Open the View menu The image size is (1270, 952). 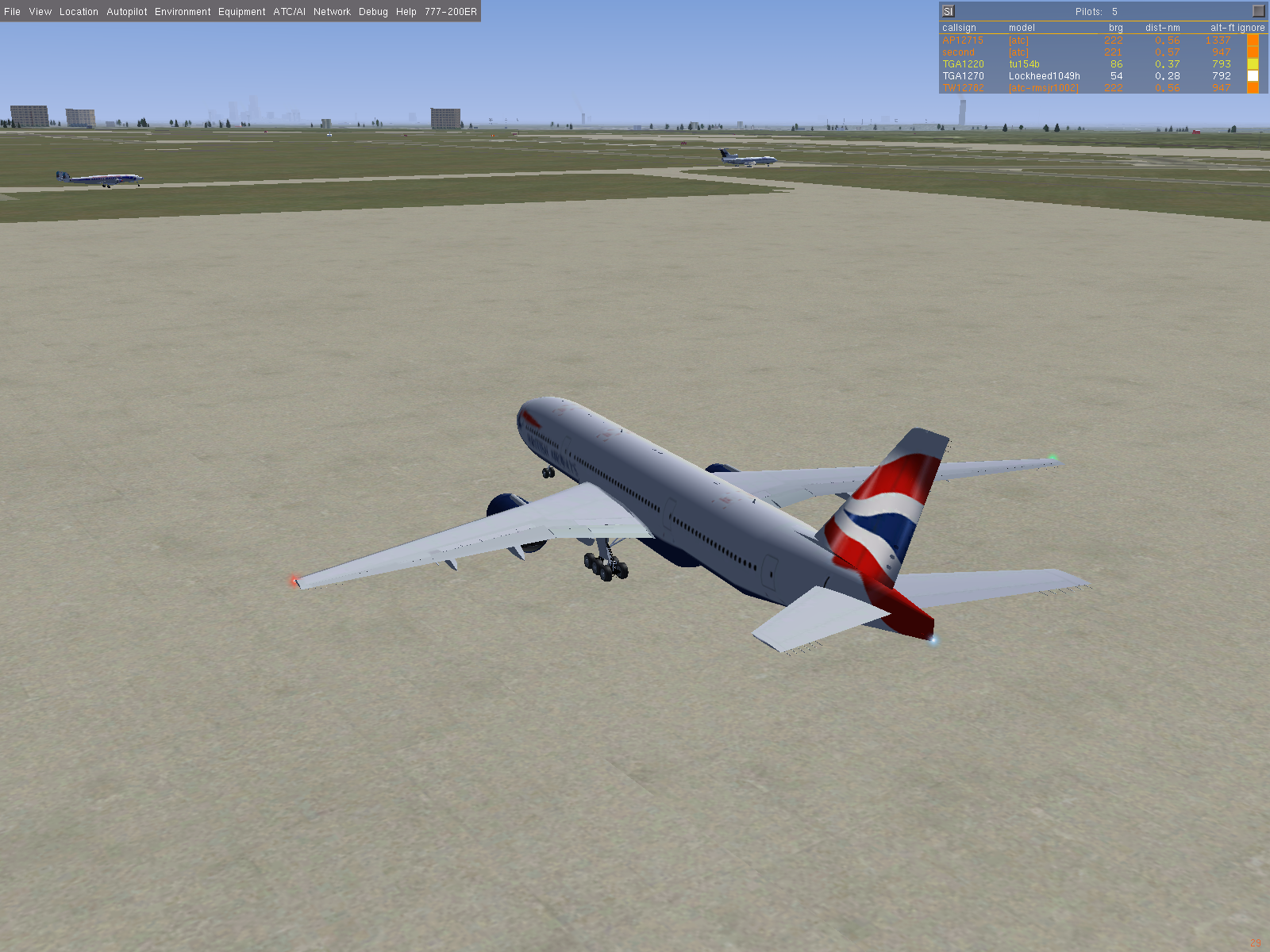pyautogui.click(x=40, y=12)
